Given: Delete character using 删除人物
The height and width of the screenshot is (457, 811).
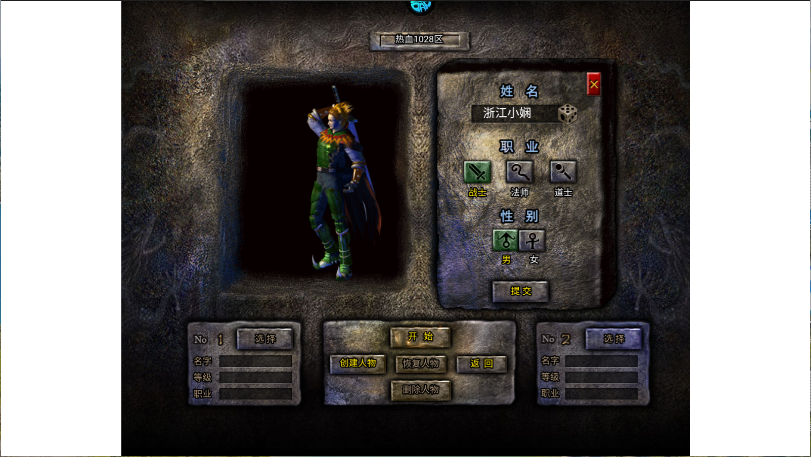Looking at the screenshot, I should click(x=420, y=390).
